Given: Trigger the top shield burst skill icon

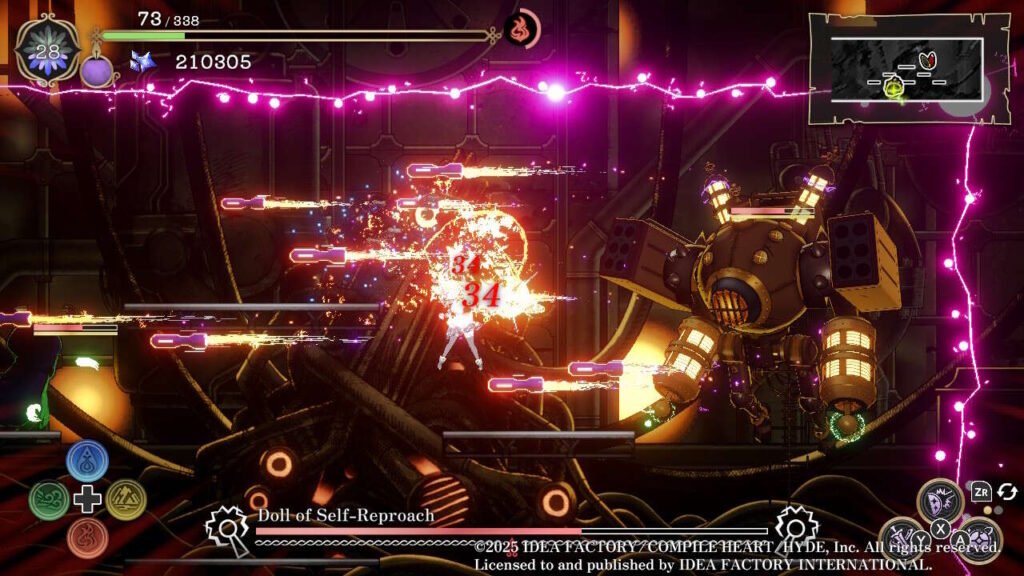Looking at the screenshot, I should pos(940,499).
